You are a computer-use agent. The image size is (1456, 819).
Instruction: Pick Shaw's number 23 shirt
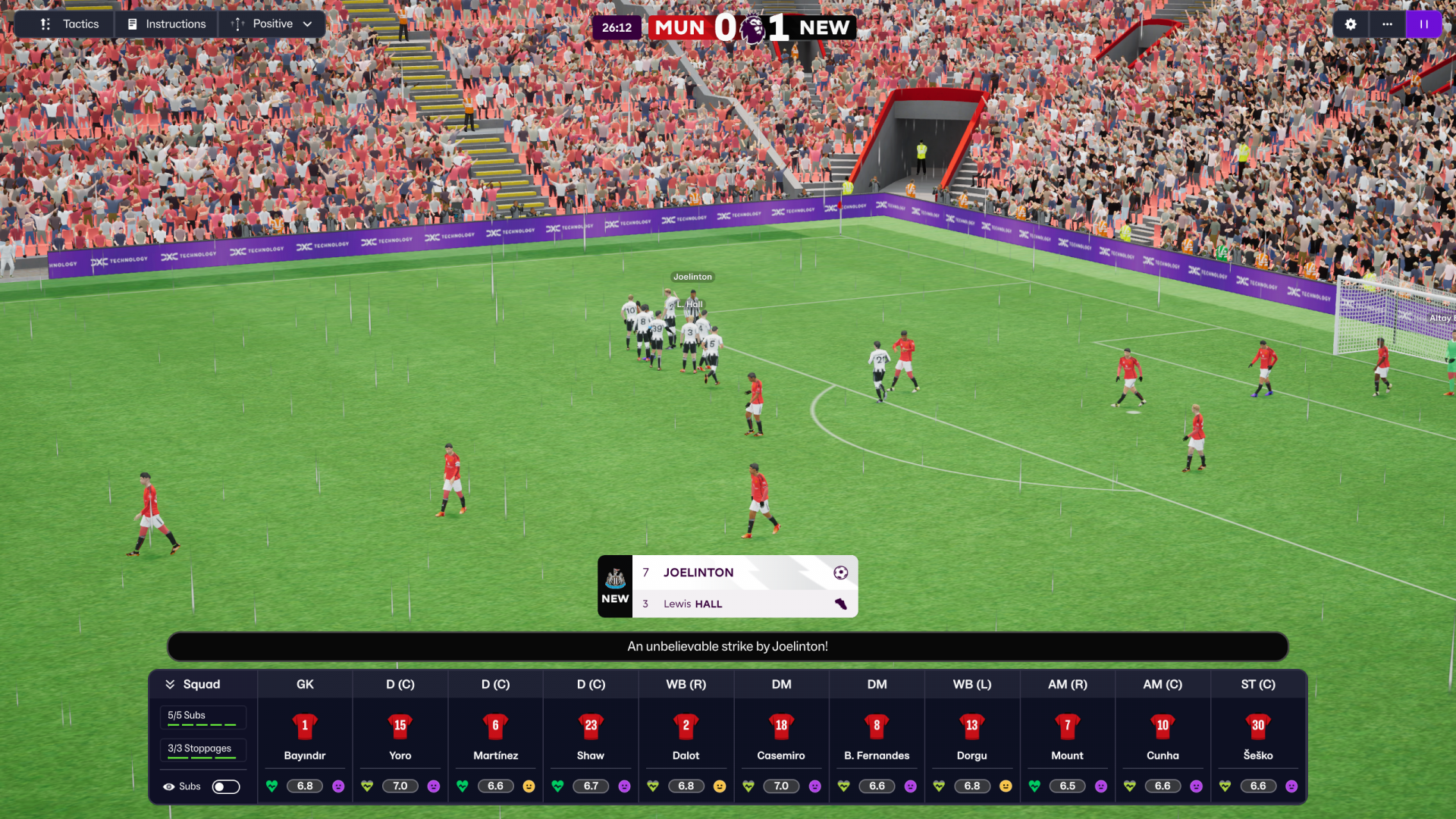click(x=591, y=726)
